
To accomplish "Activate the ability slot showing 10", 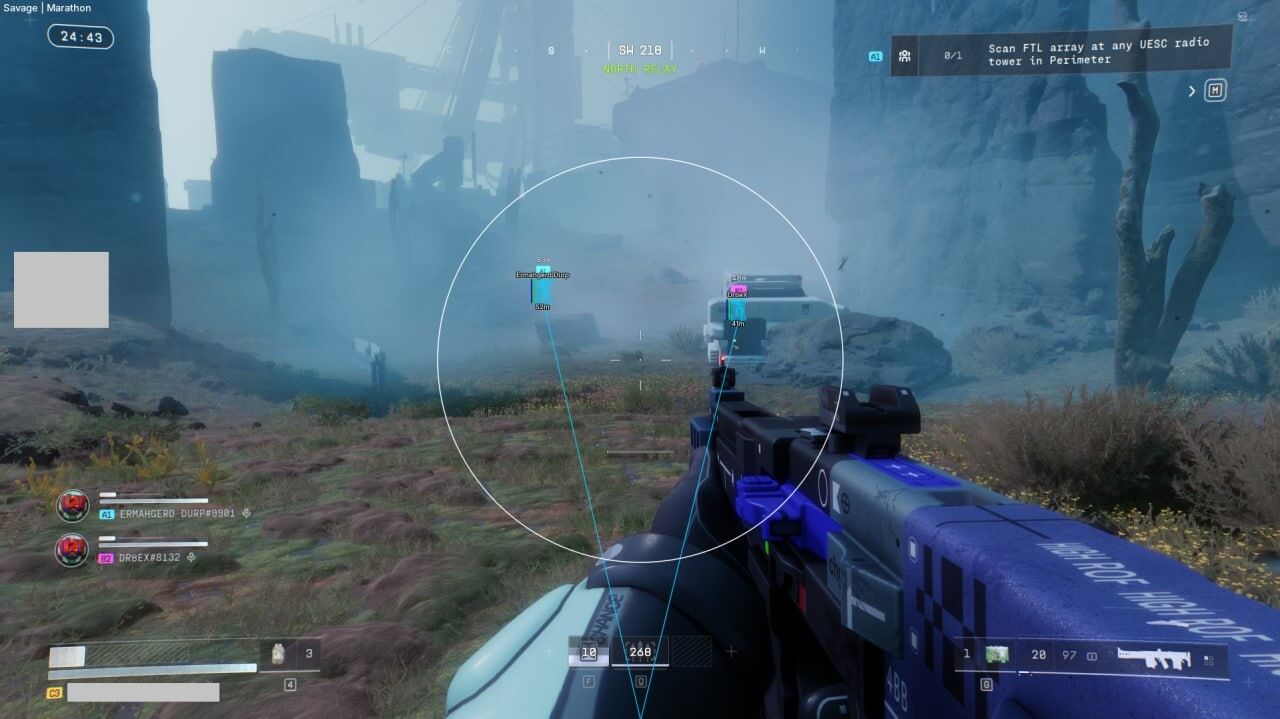I will coord(588,653).
